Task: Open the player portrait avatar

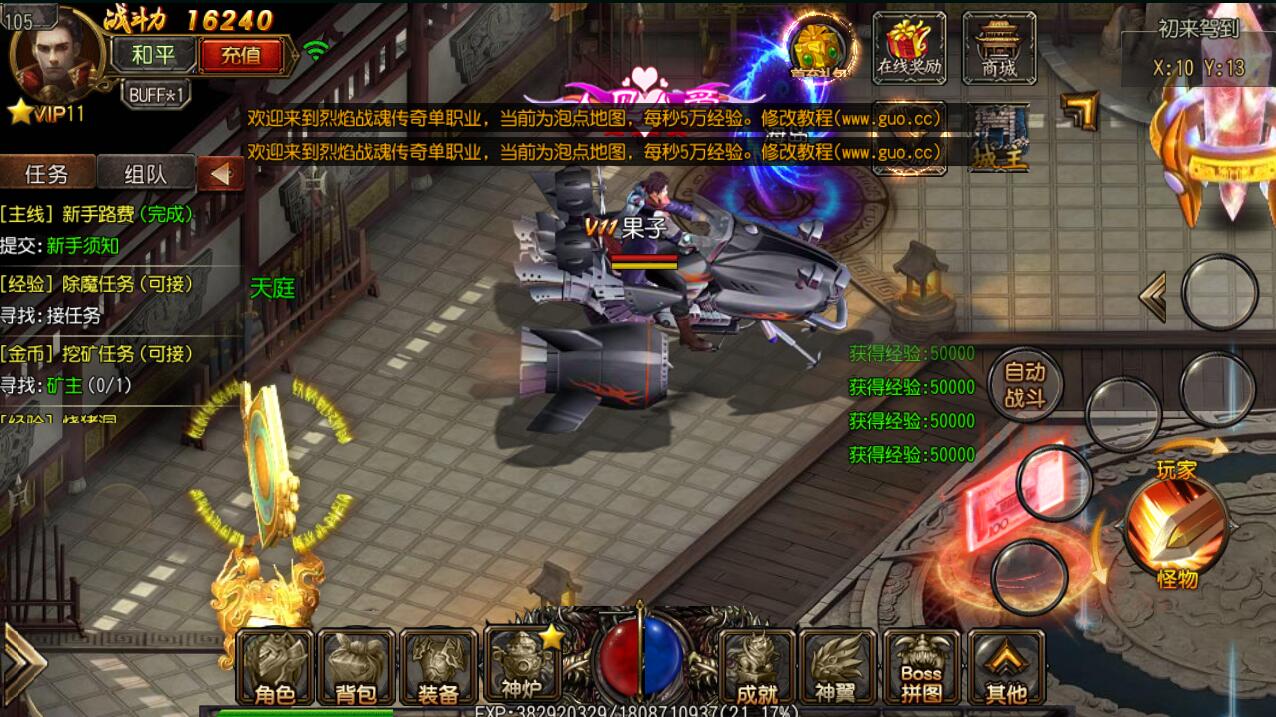Action: pyautogui.click(x=55, y=54)
